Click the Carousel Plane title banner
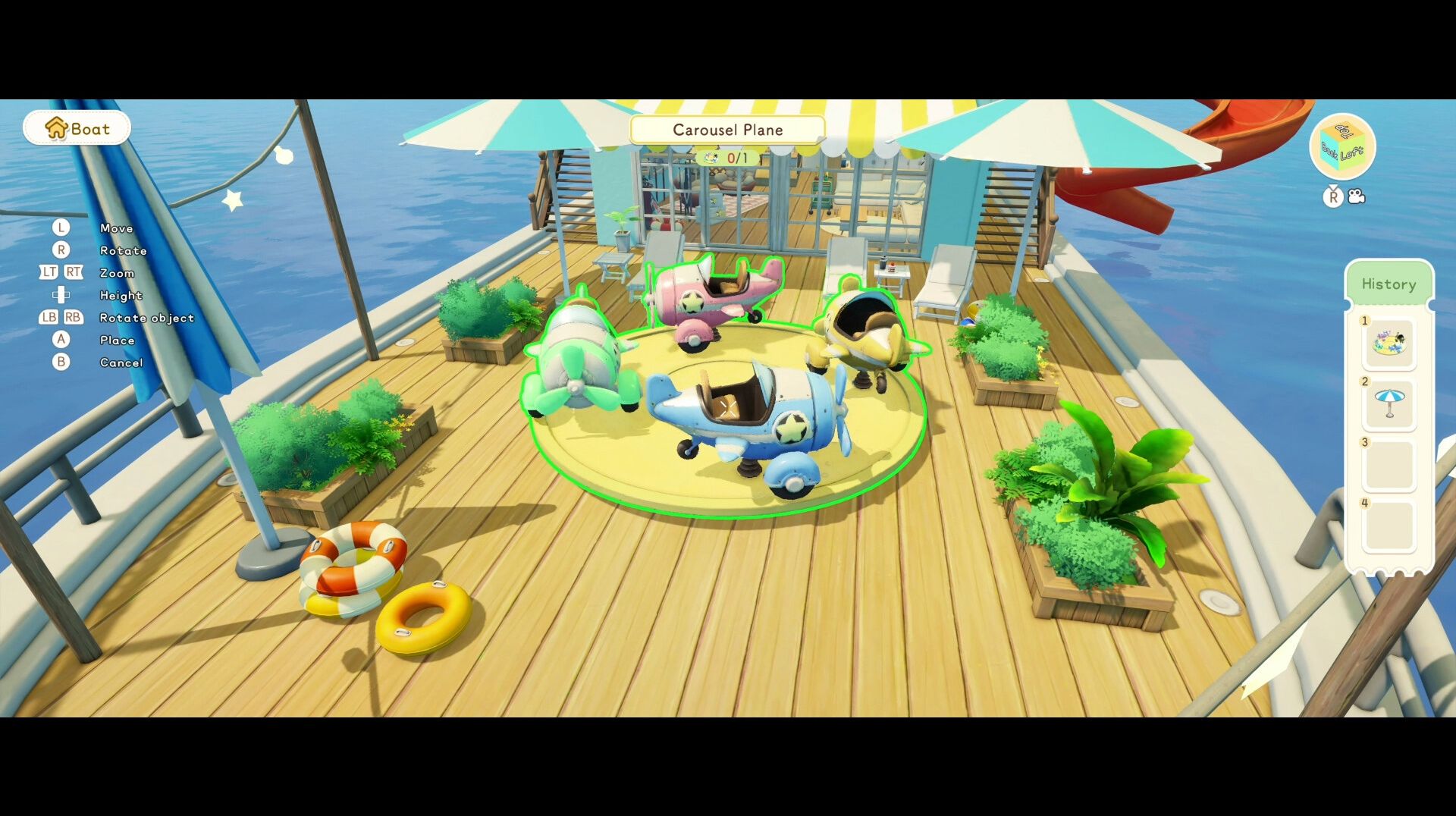The height and width of the screenshot is (816, 1456). click(x=727, y=130)
